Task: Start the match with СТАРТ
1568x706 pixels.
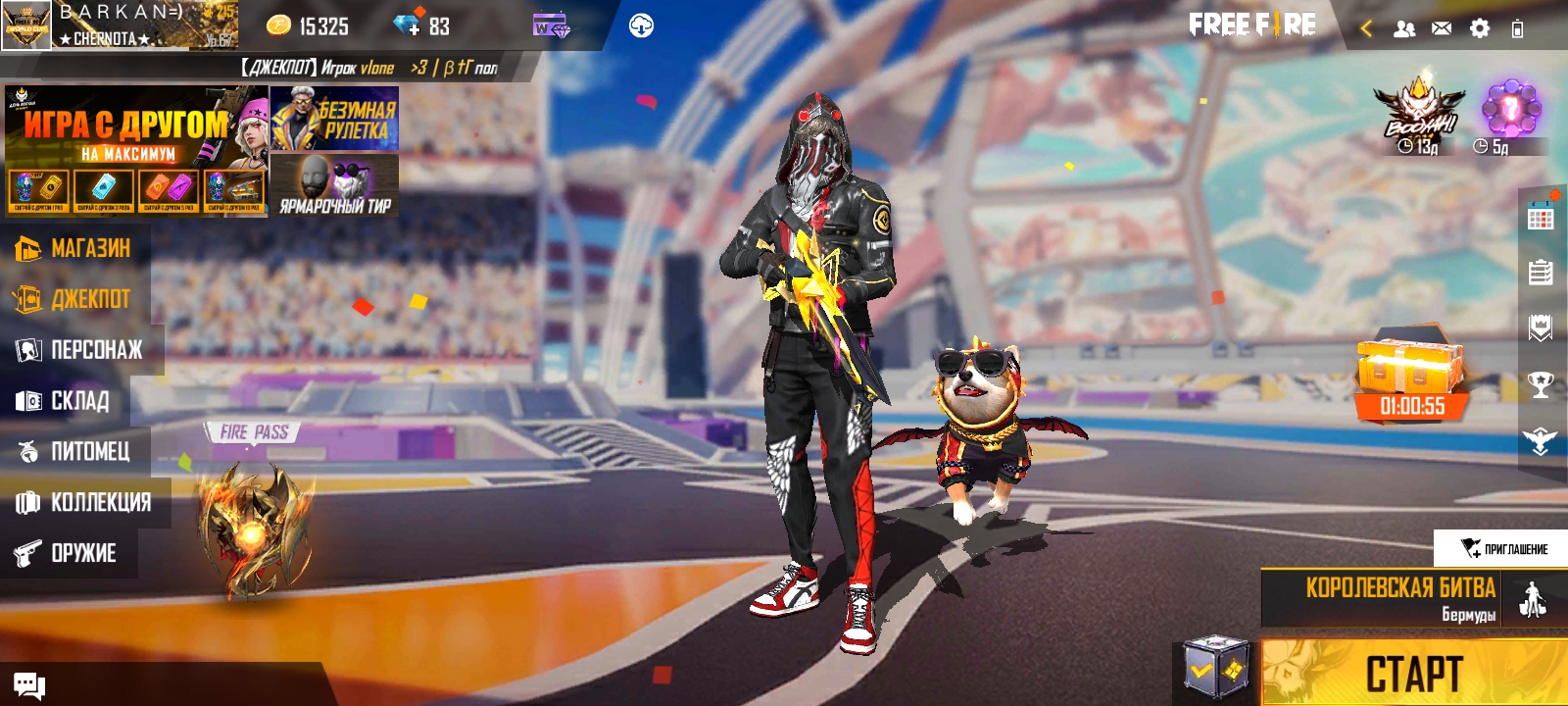Action: 1413,674
